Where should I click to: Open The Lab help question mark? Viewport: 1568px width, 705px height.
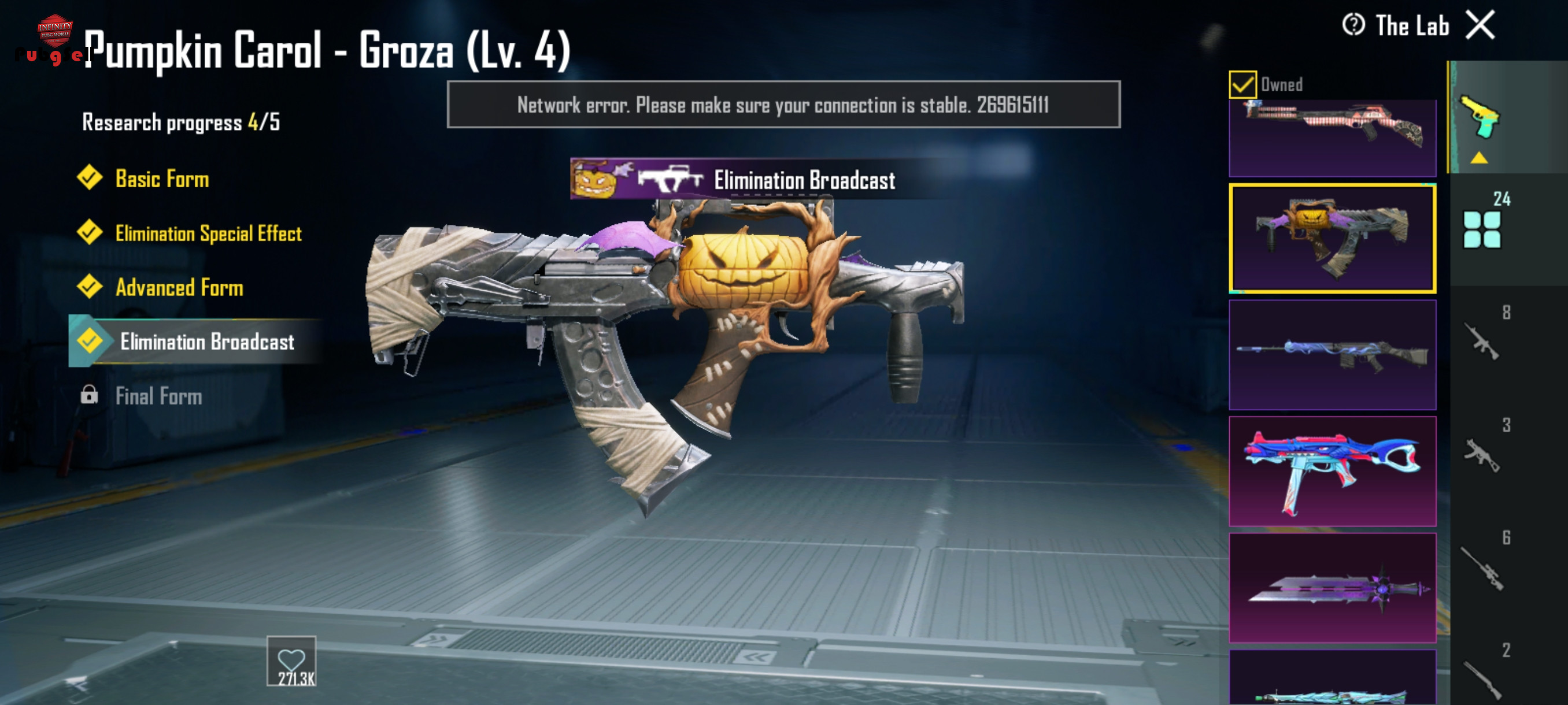pyautogui.click(x=1353, y=25)
